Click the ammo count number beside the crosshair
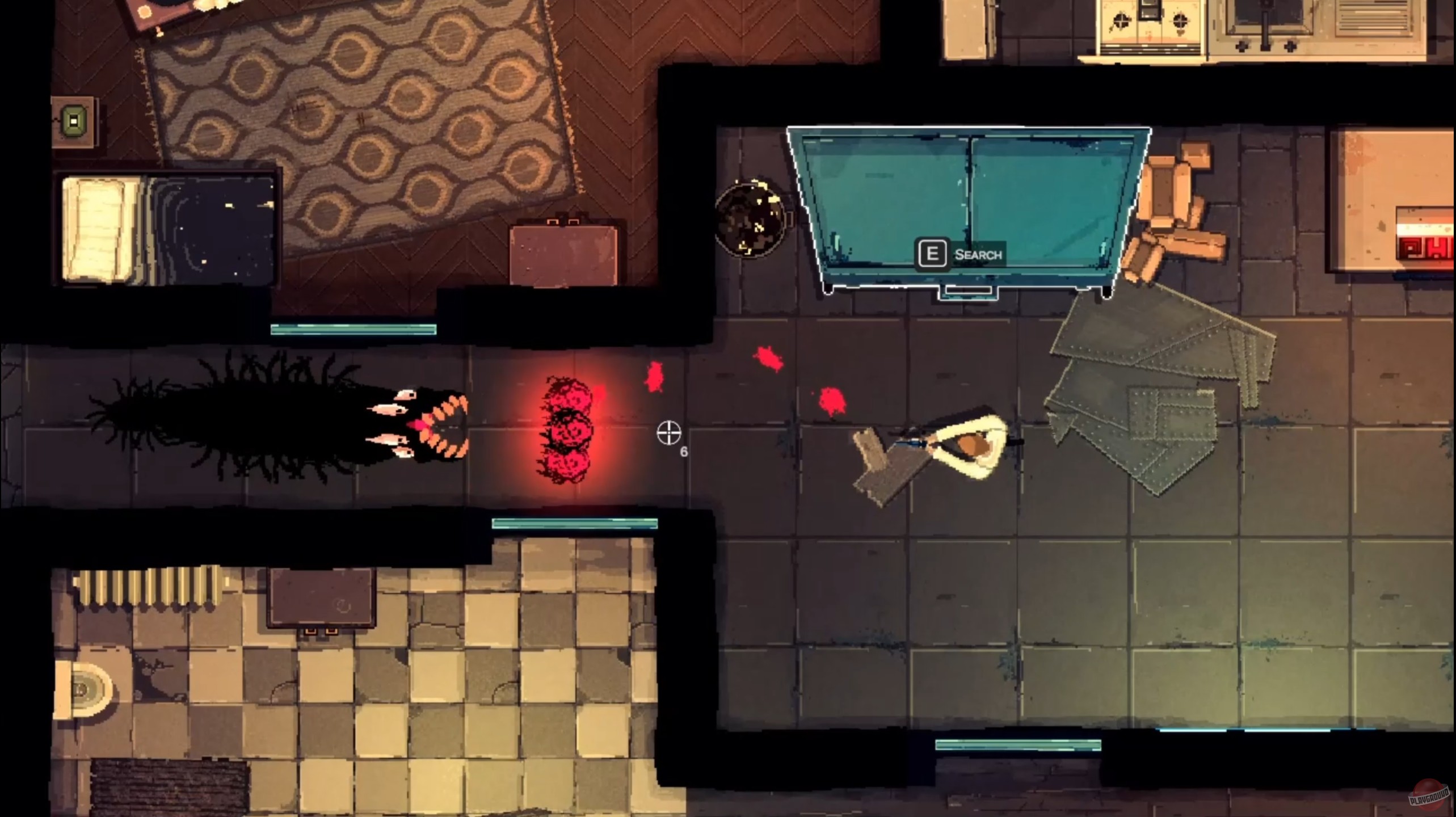 pos(684,451)
